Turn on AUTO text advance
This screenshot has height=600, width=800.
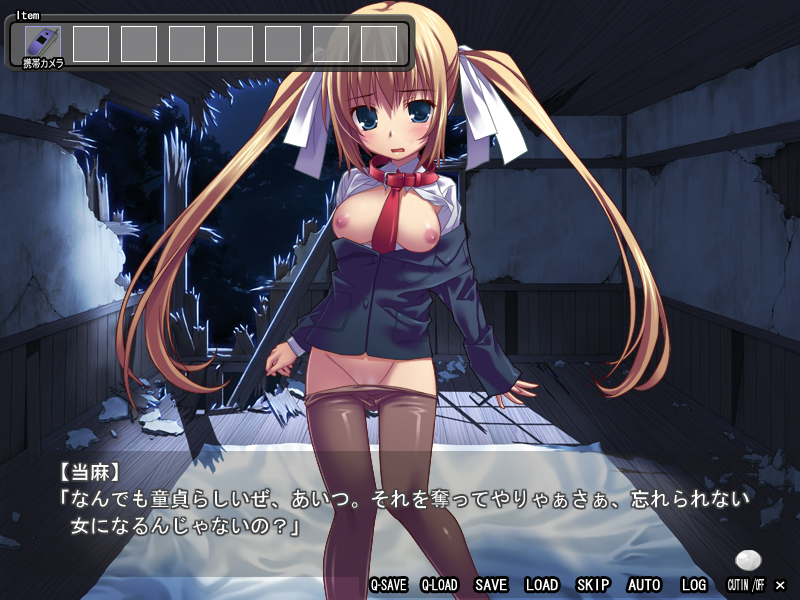pos(644,585)
